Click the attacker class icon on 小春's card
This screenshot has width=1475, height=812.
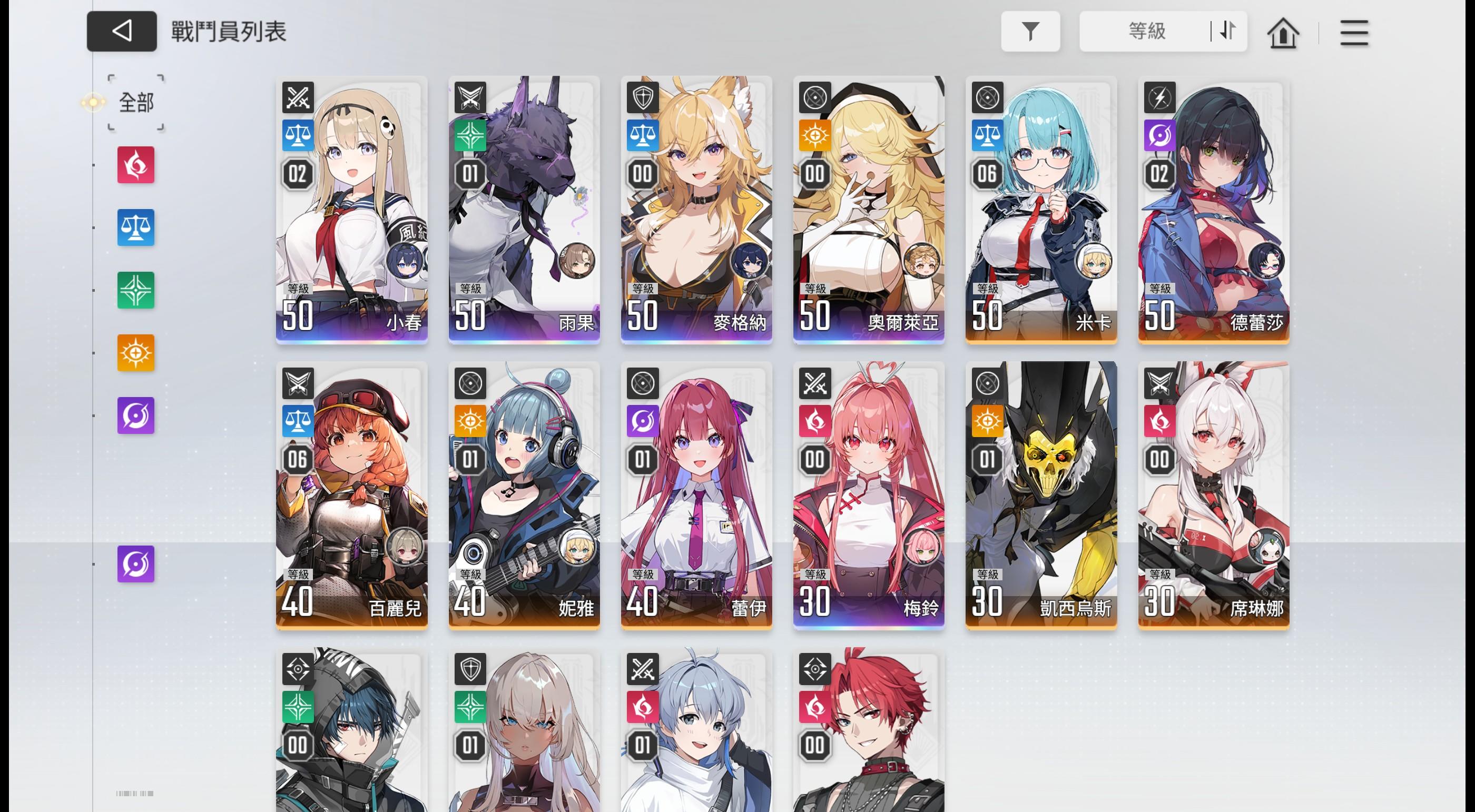coord(297,97)
